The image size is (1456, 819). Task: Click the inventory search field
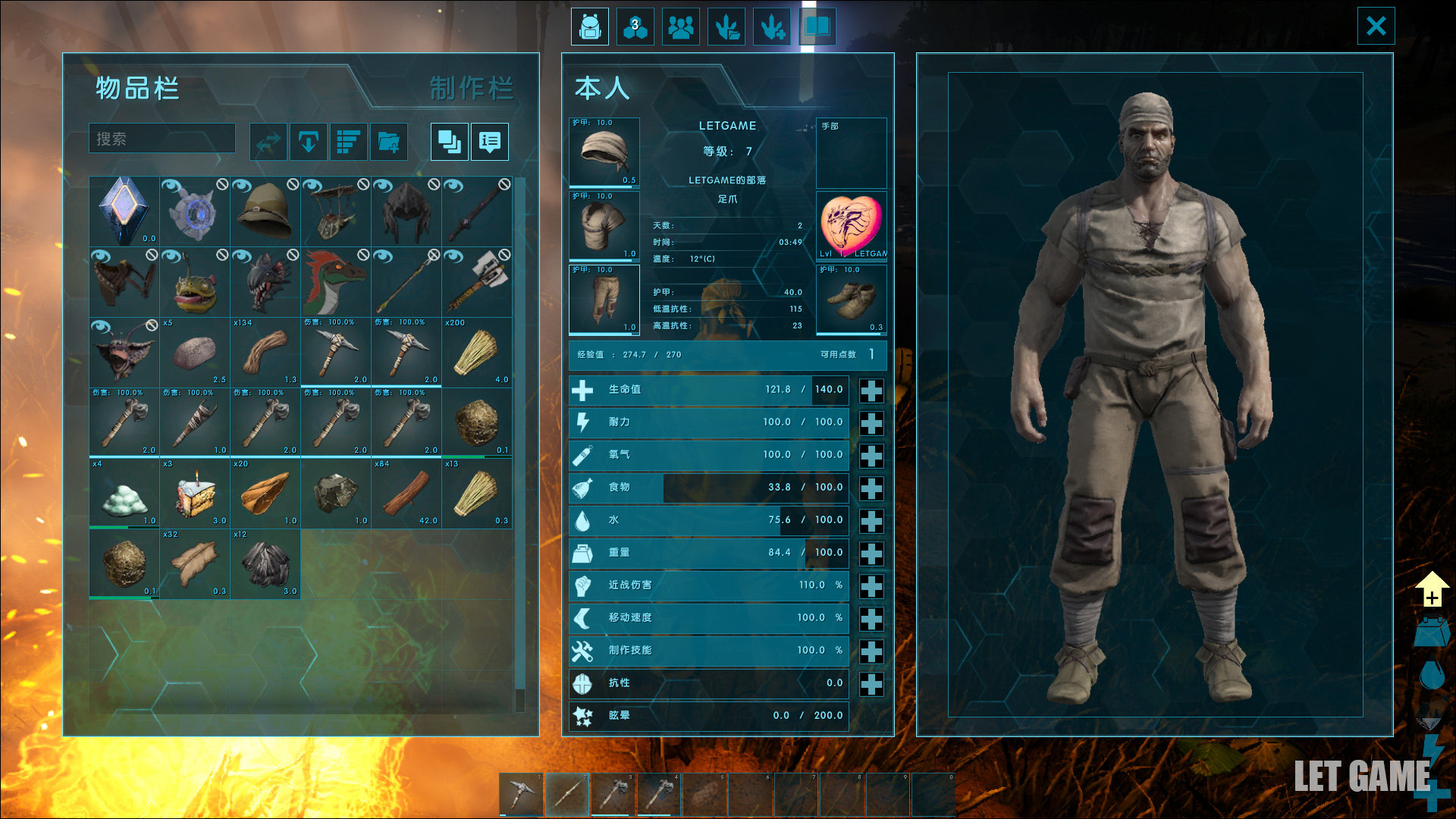[162, 139]
